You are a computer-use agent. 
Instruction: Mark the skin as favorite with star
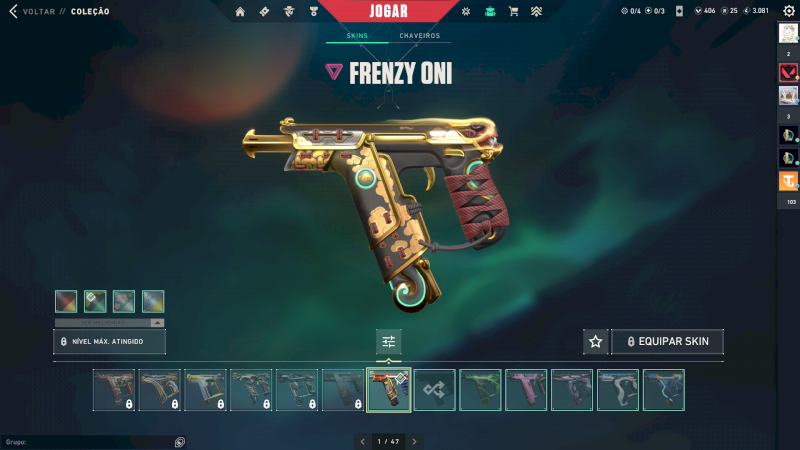(x=596, y=341)
